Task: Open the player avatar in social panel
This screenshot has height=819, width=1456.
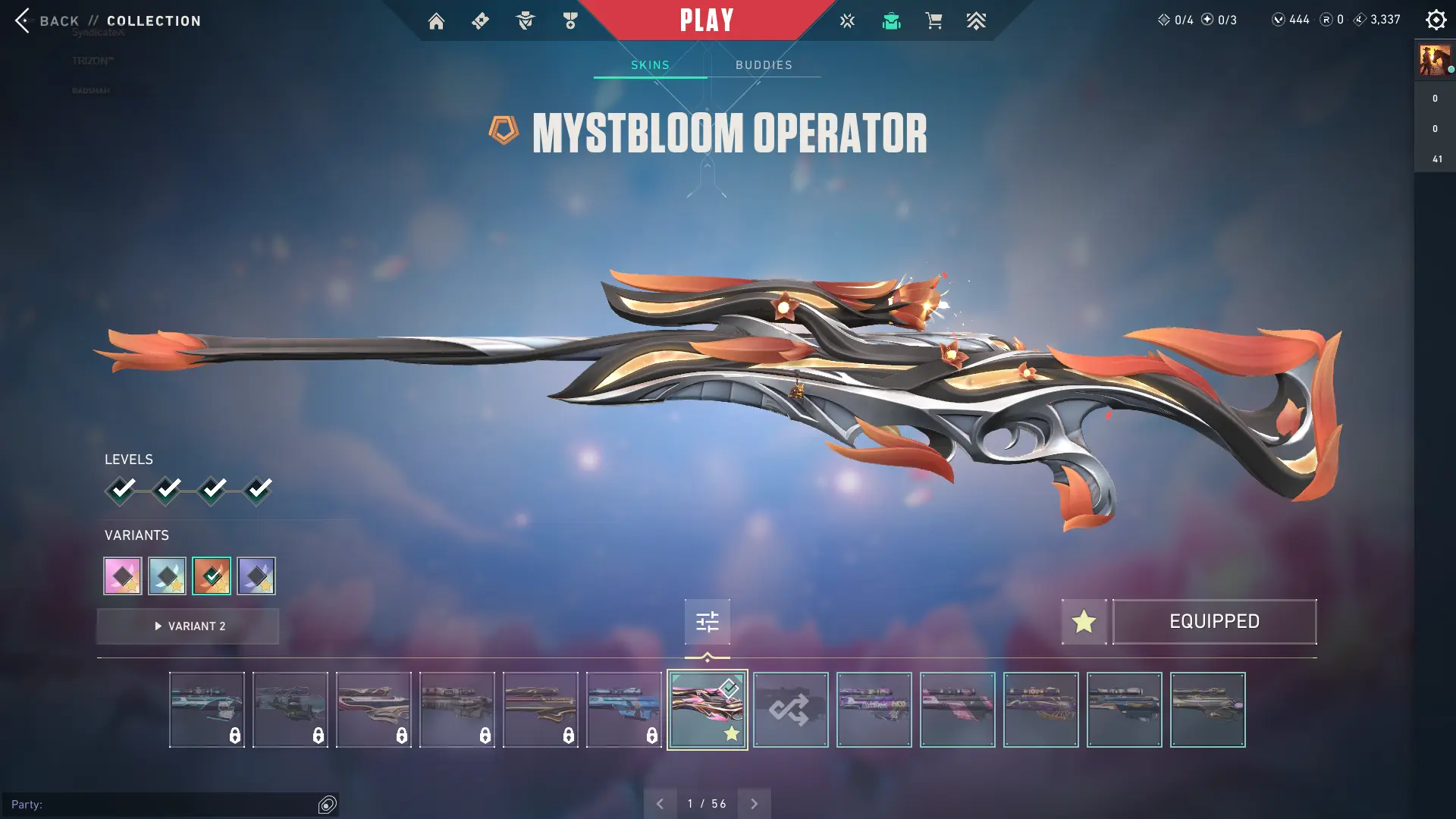Action: [x=1435, y=60]
